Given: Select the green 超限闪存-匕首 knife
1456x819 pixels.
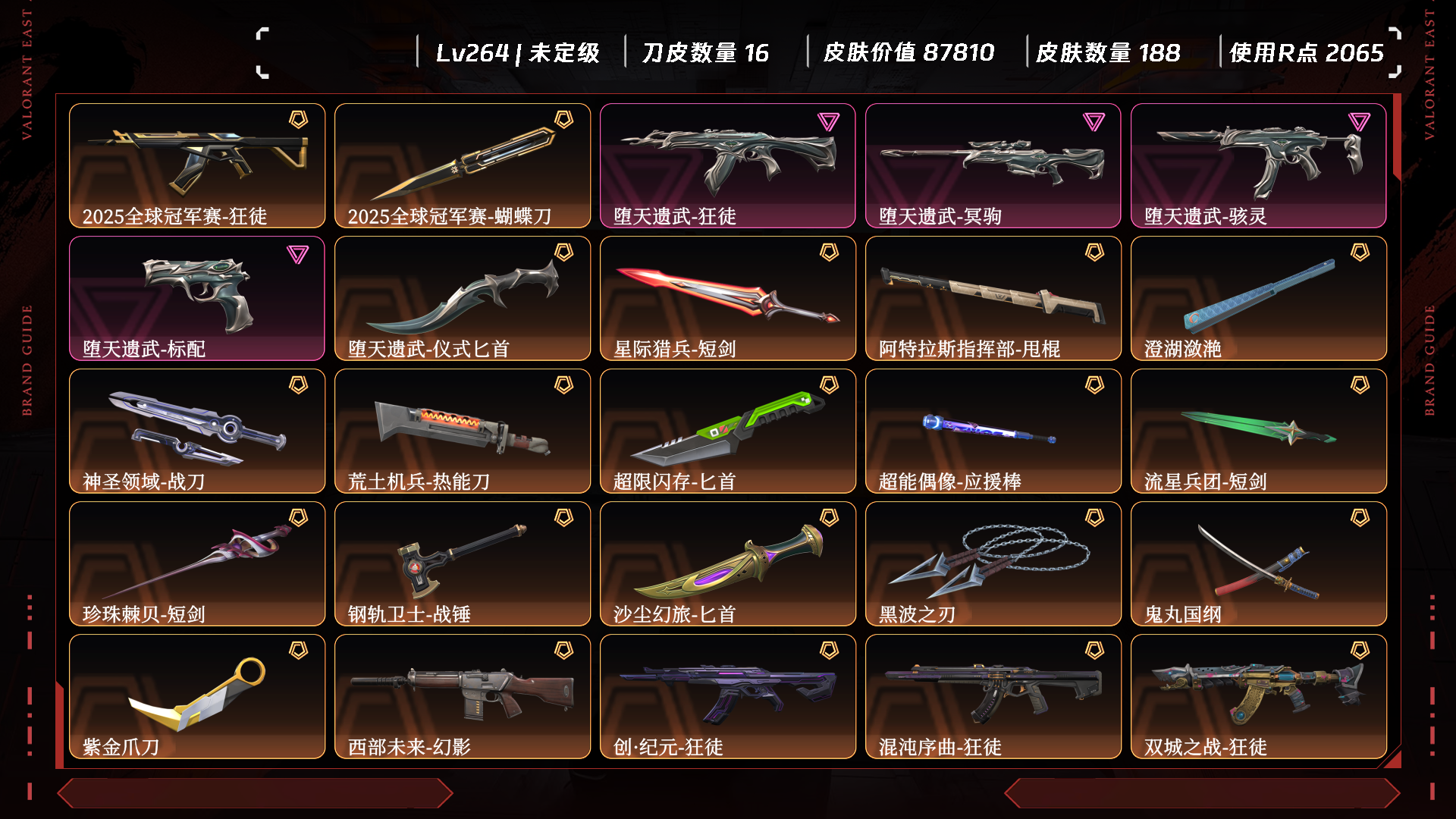Looking at the screenshot, I should tap(728, 431).
